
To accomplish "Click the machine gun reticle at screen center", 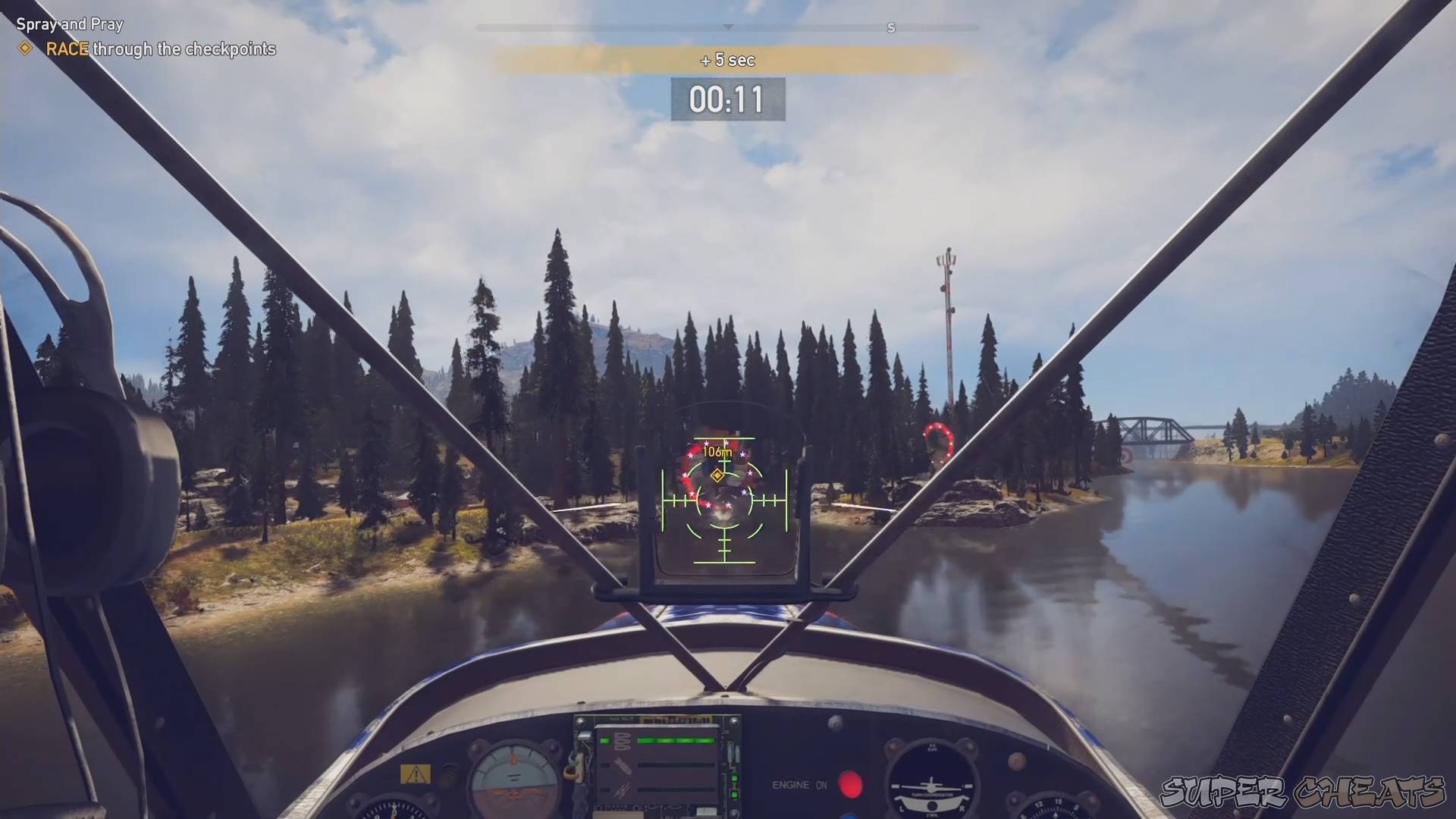I will point(726,500).
